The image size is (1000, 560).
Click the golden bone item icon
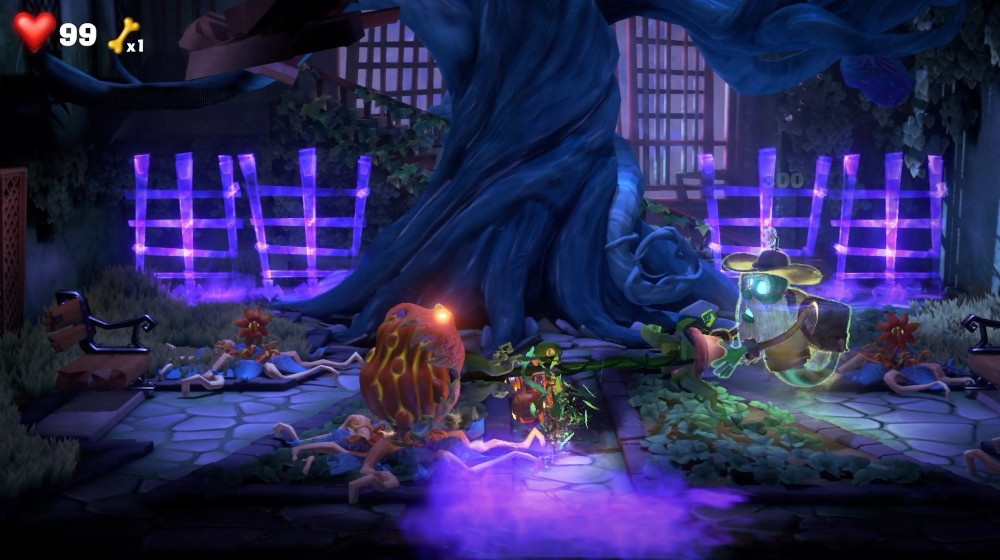click(122, 35)
